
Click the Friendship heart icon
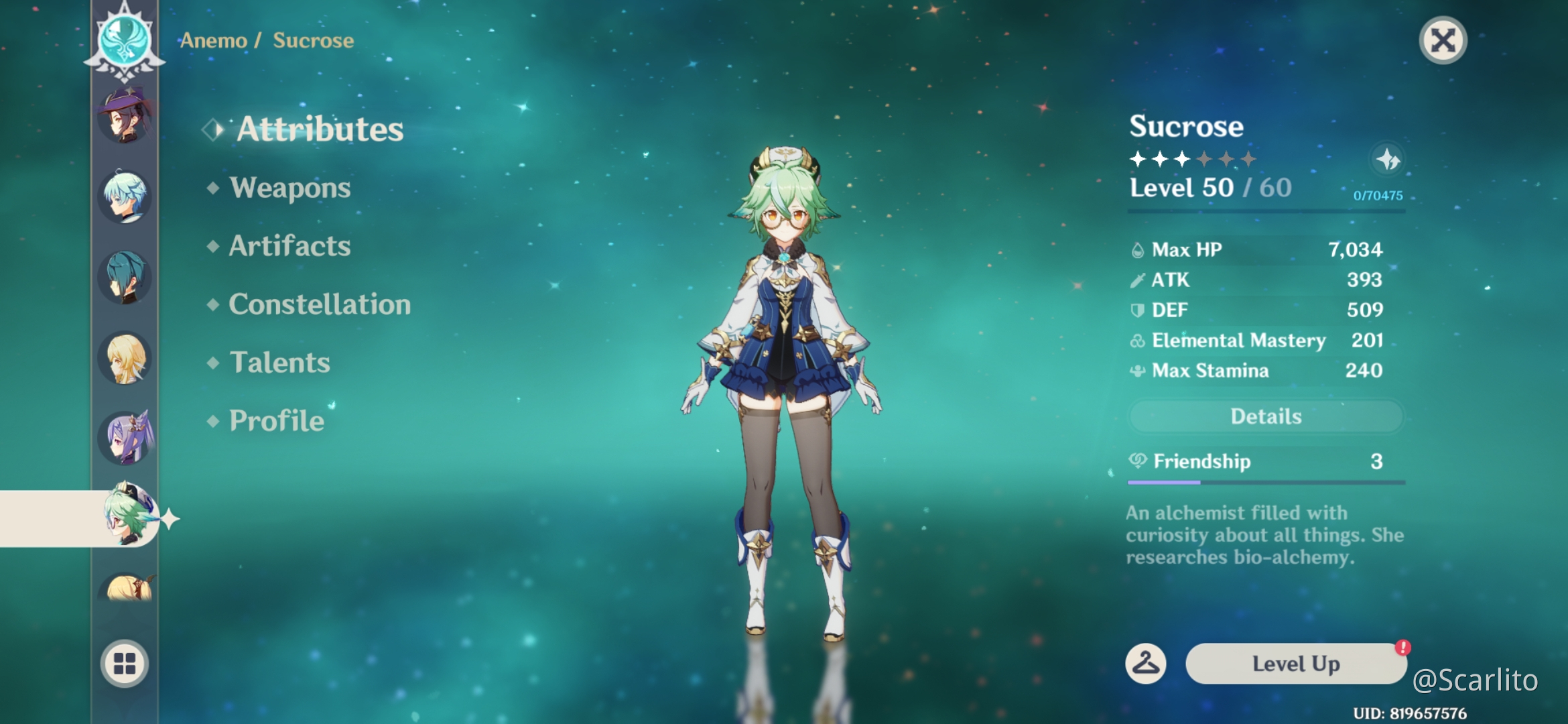(1139, 461)
